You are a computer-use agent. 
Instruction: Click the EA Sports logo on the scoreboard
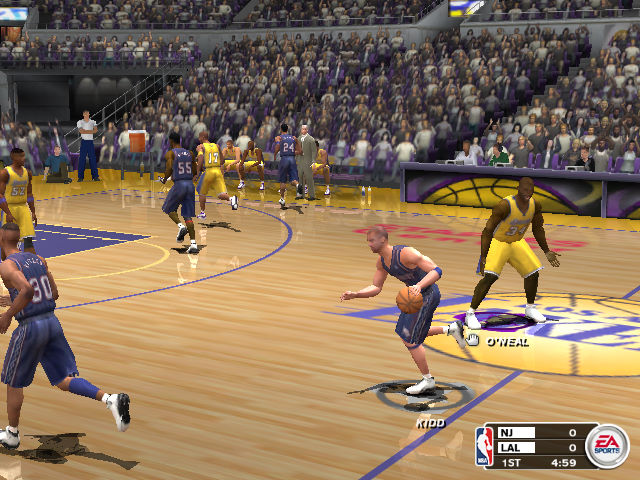coord(607,446)
